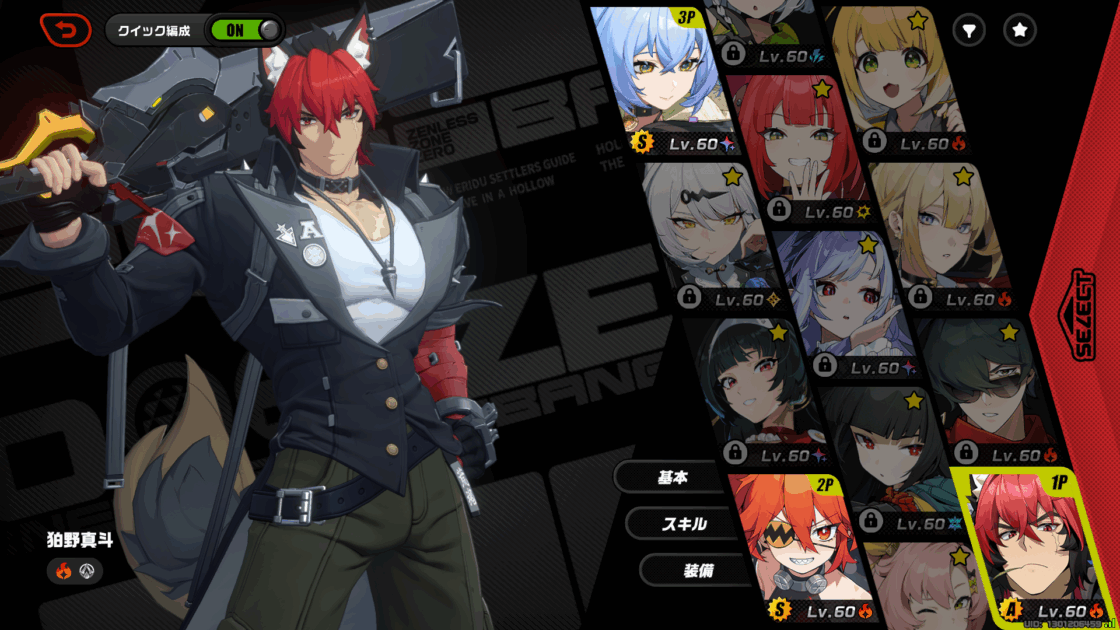Open the funnel filter options

tap(968, 31)
